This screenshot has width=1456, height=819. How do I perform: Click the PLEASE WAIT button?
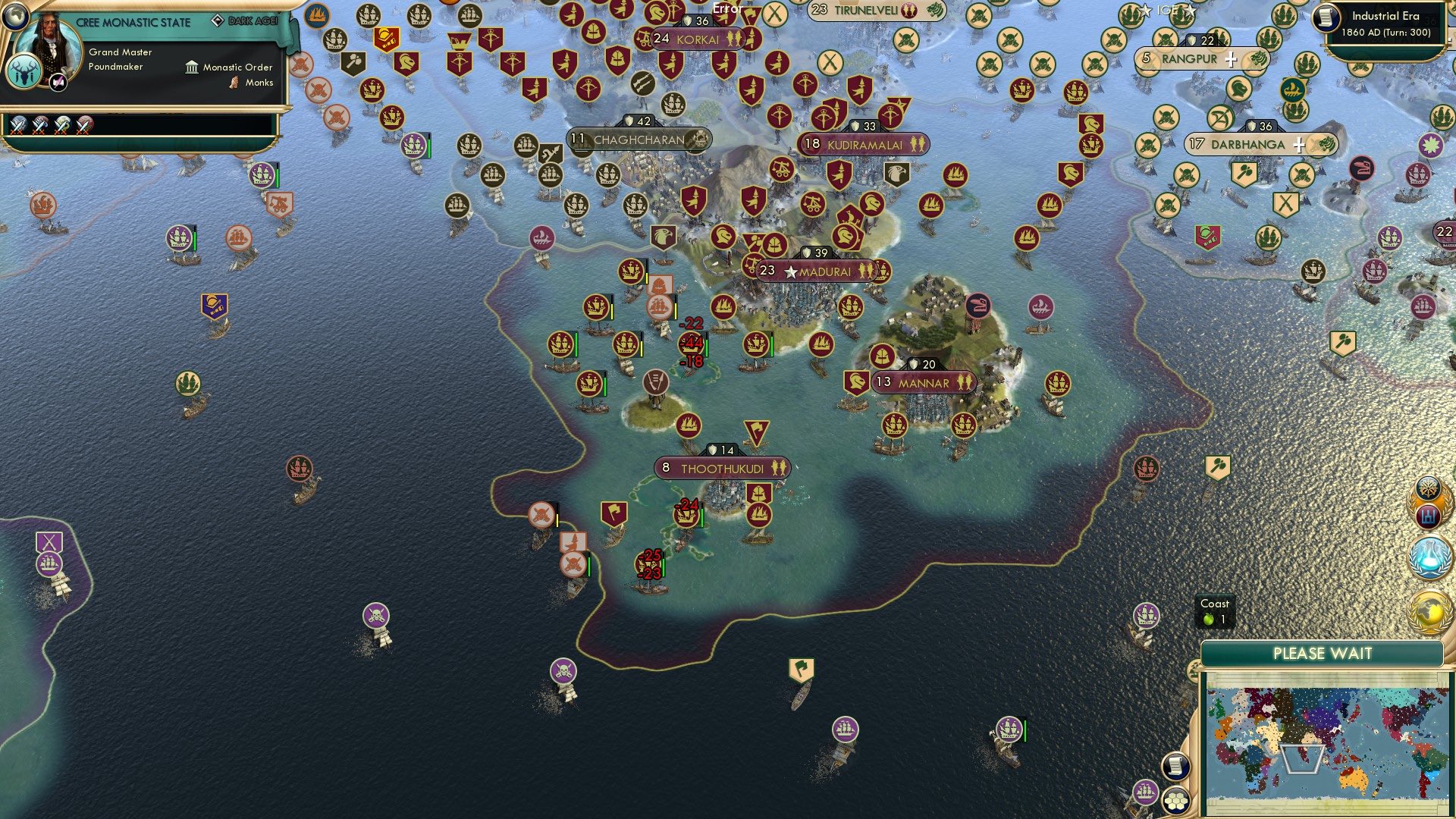coord(1323,653)
